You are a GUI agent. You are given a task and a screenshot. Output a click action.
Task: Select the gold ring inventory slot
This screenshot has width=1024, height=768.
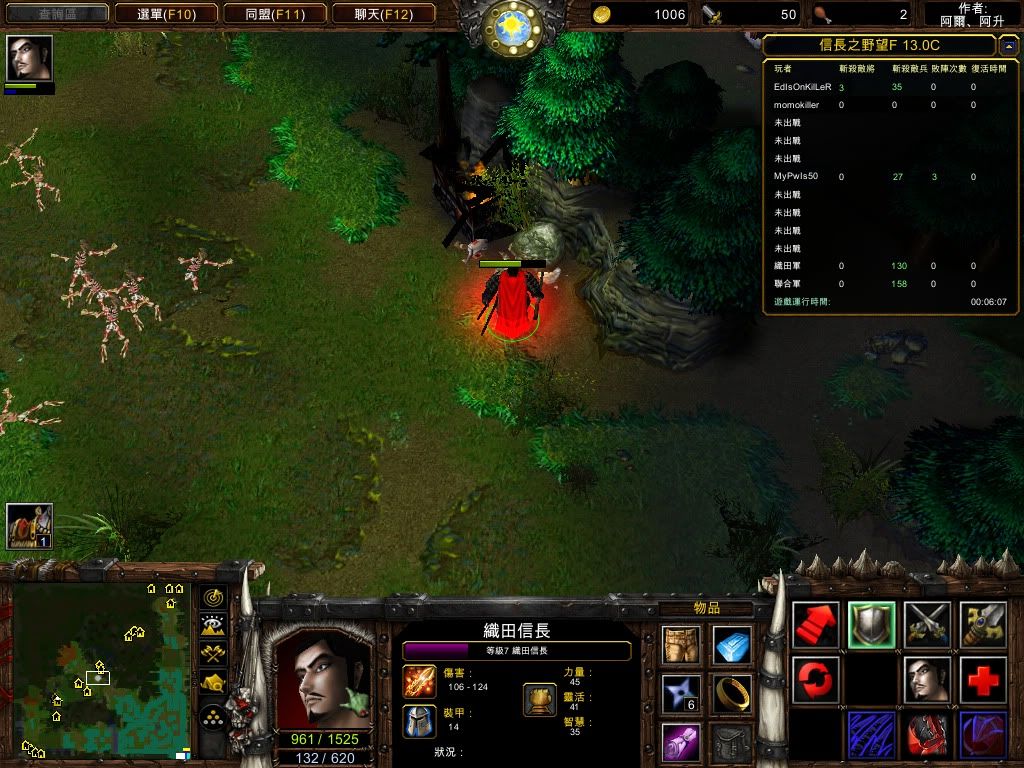coord(732,693)
